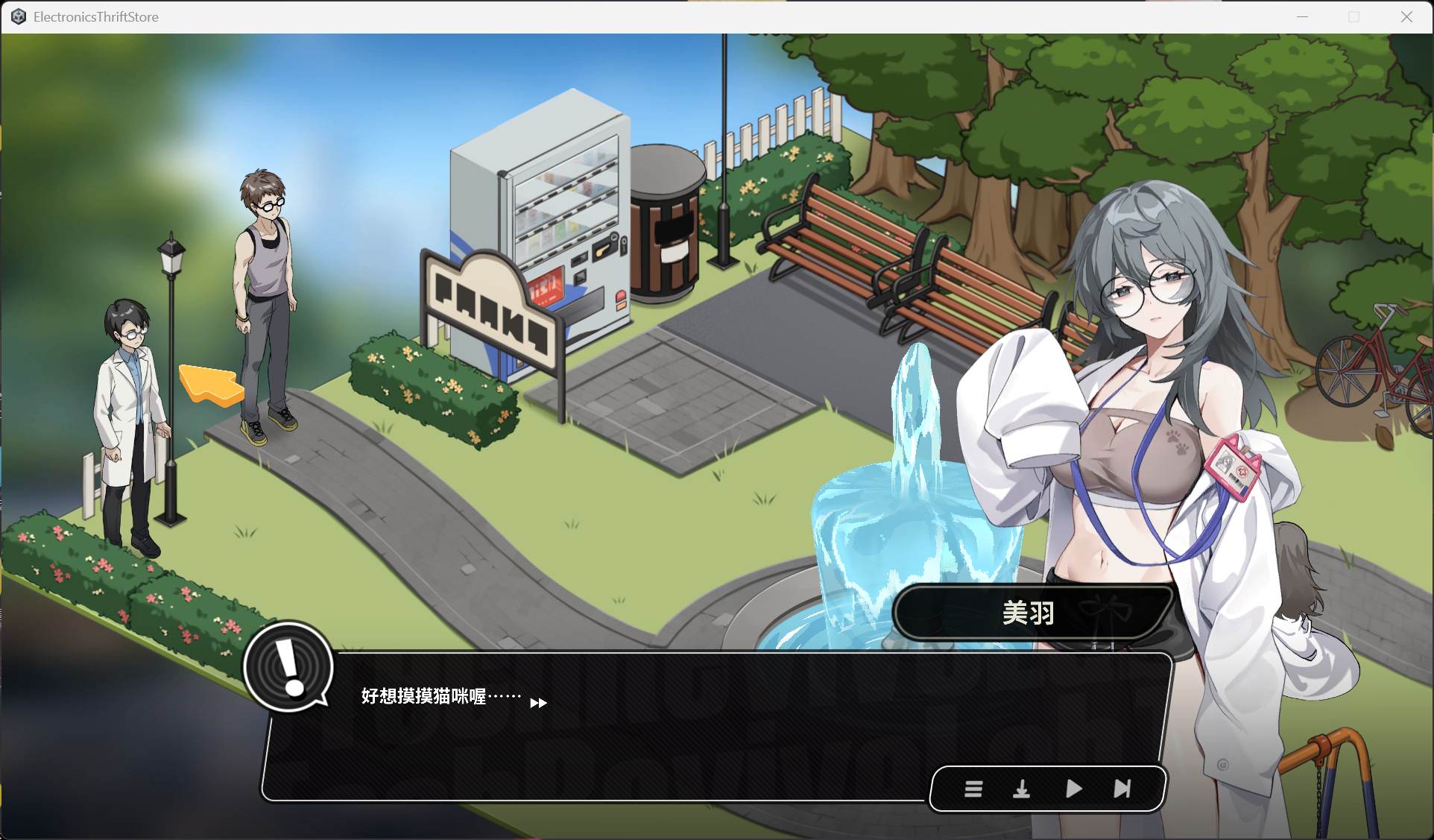Advance dialogue via the double-arrow indicator
The image size is (1434, 840).
click(538, 703)
